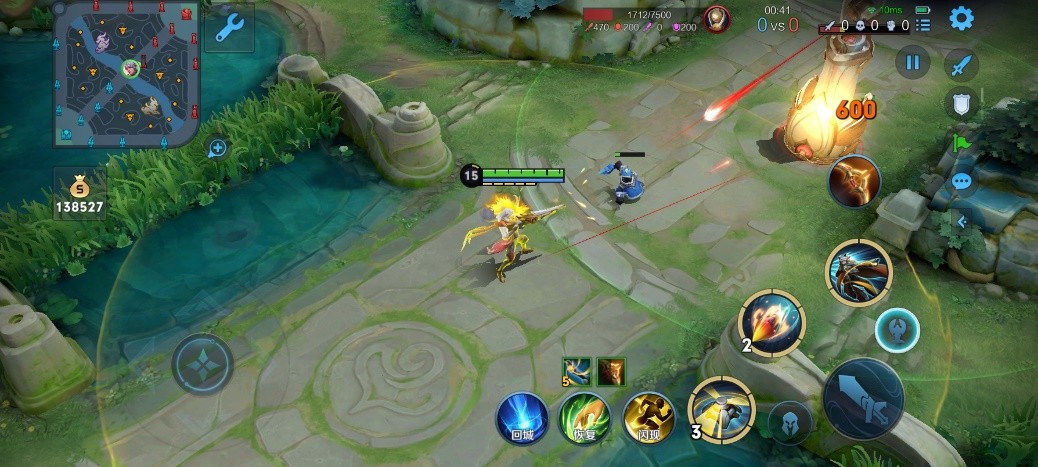Image resolution: width=1038 pixels, height=467 pixels.
Task: Tap the blue wrench tool button
Action: (x=228, y=28)
